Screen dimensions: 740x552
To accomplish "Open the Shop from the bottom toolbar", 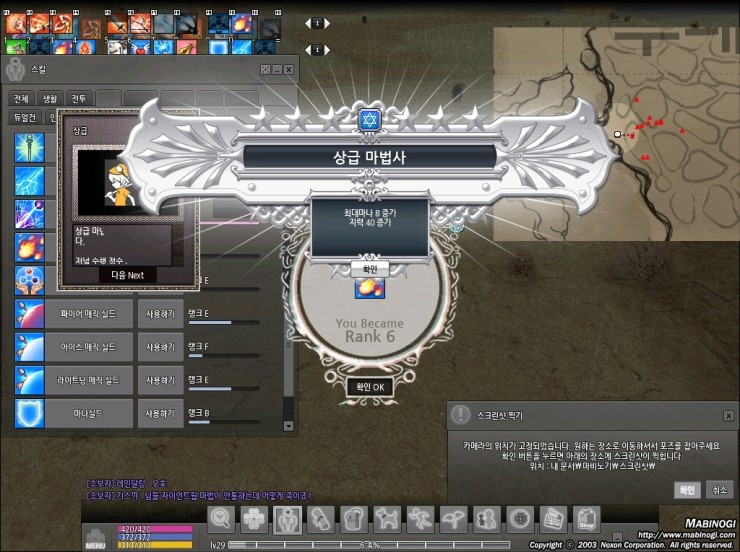I will (x=586, y=519).
